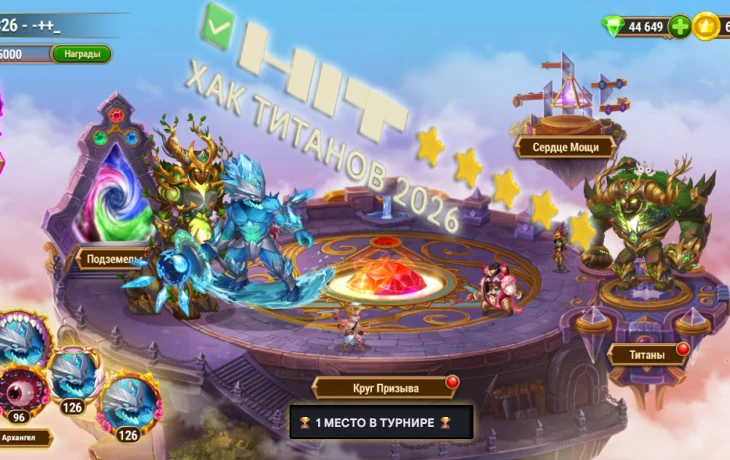Enter the Подземелье dungeon label
The height and width of the screenshot is (460, 730).
coord(110,259)
